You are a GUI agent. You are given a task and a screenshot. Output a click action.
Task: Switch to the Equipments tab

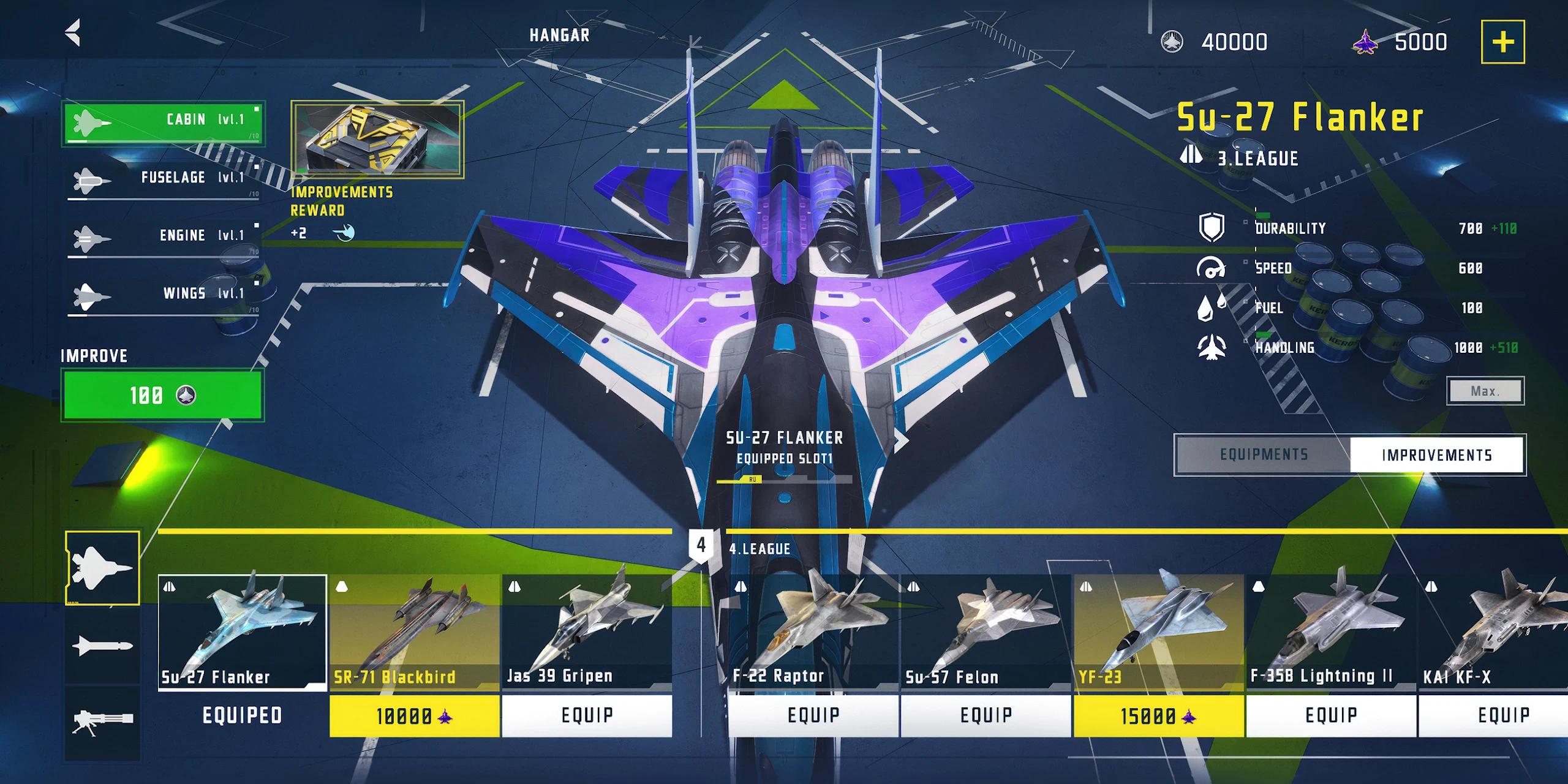(1263, 454)
